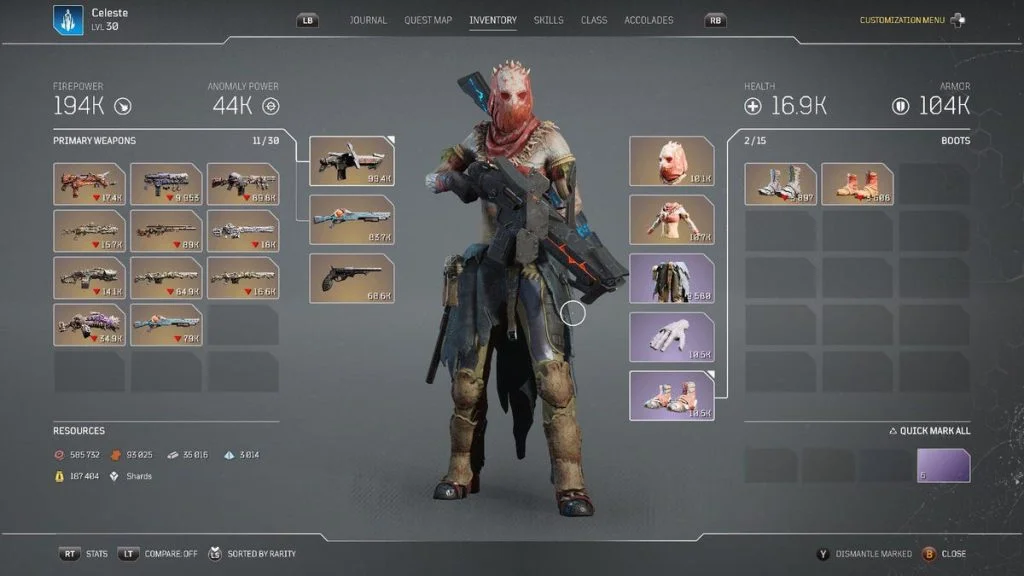Go to the Skills tab

pos(548,20)
